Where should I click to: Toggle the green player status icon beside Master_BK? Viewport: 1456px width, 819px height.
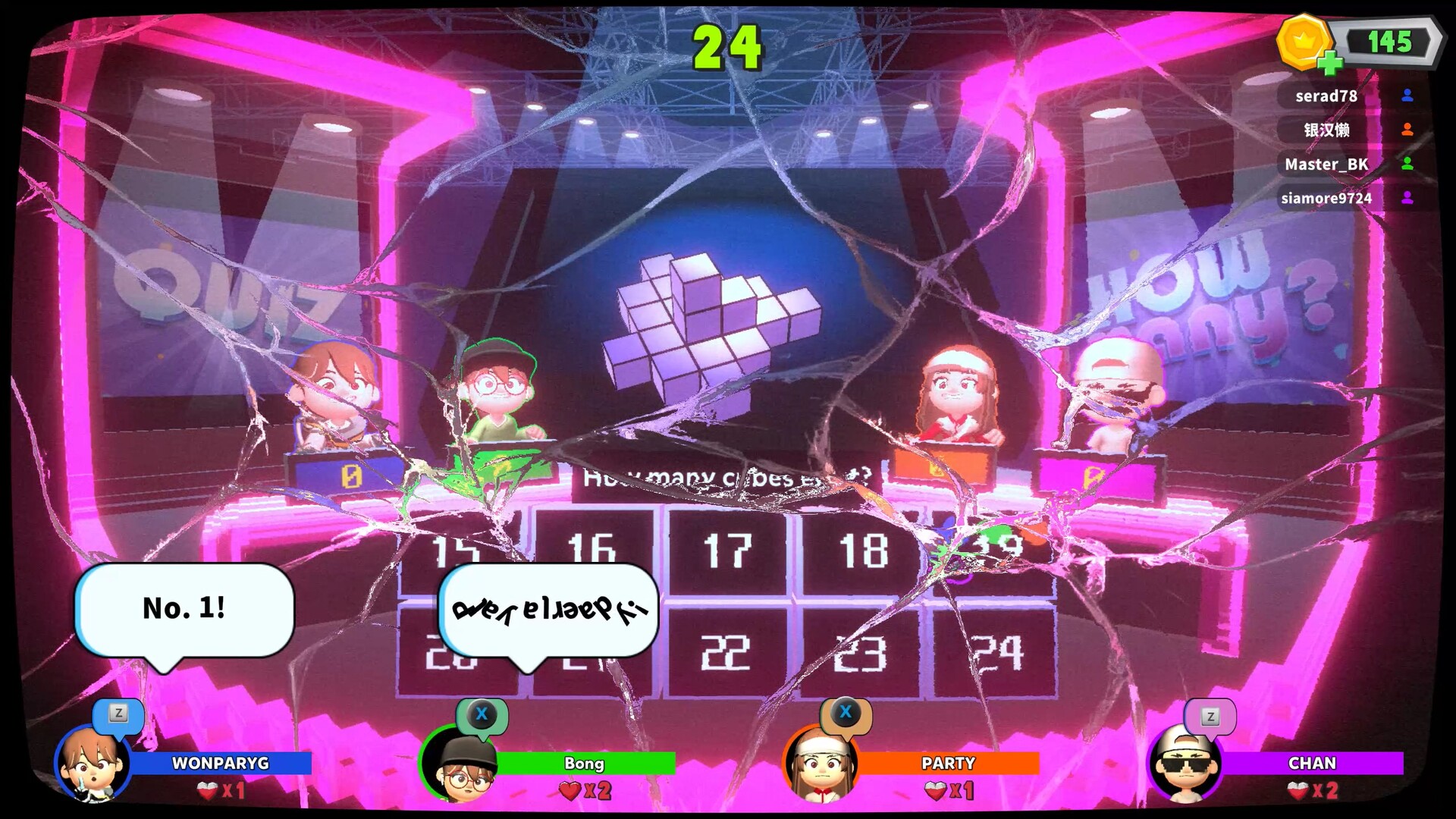(1408, 165)
